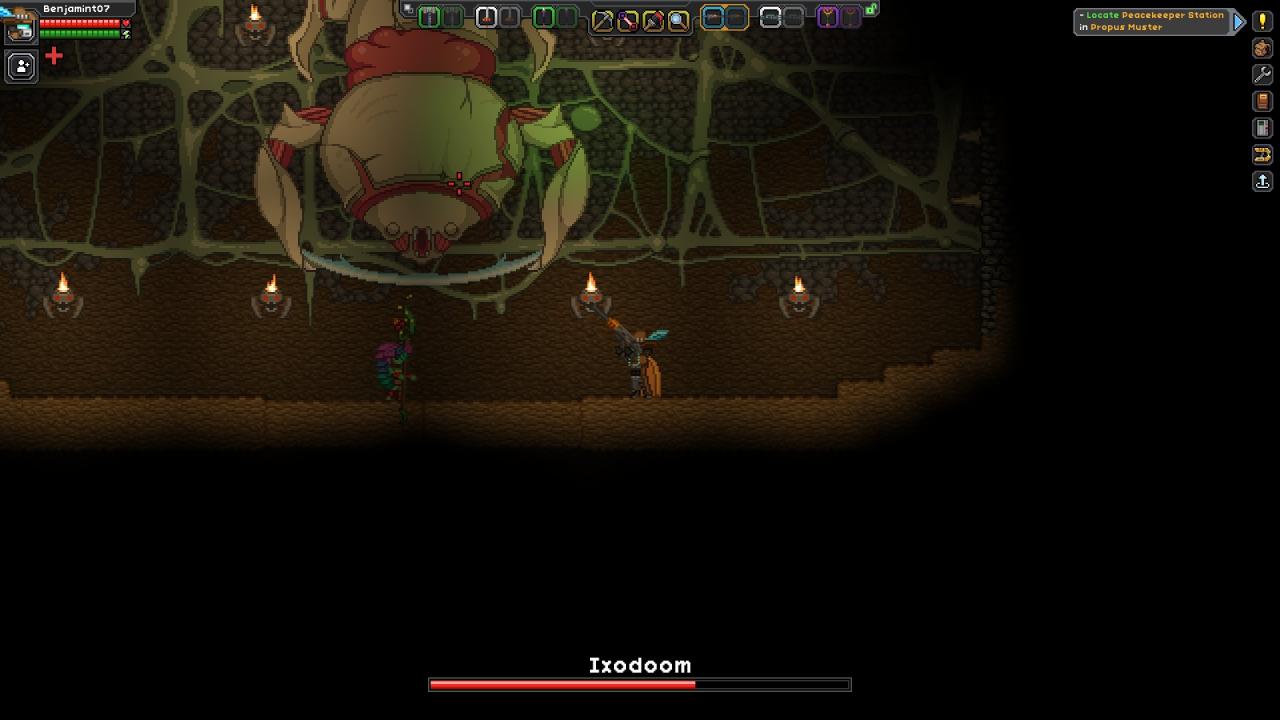This screenshot has height=720, width=1280.
Task: Open the tech console icon
Action: pyautogui.click(x=1262, y=128)
